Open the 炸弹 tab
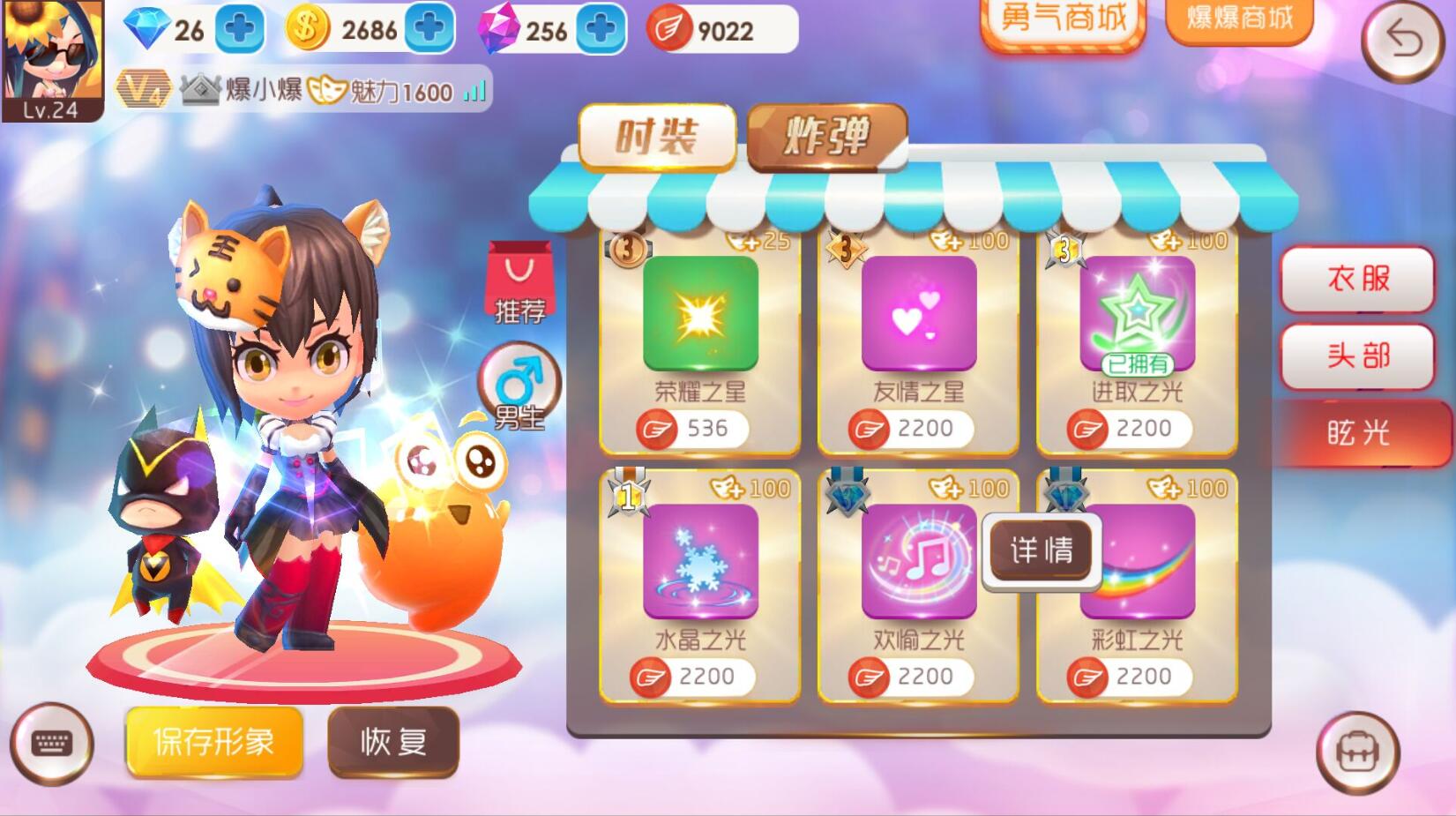1456x816 pixels. pos(826,137)
